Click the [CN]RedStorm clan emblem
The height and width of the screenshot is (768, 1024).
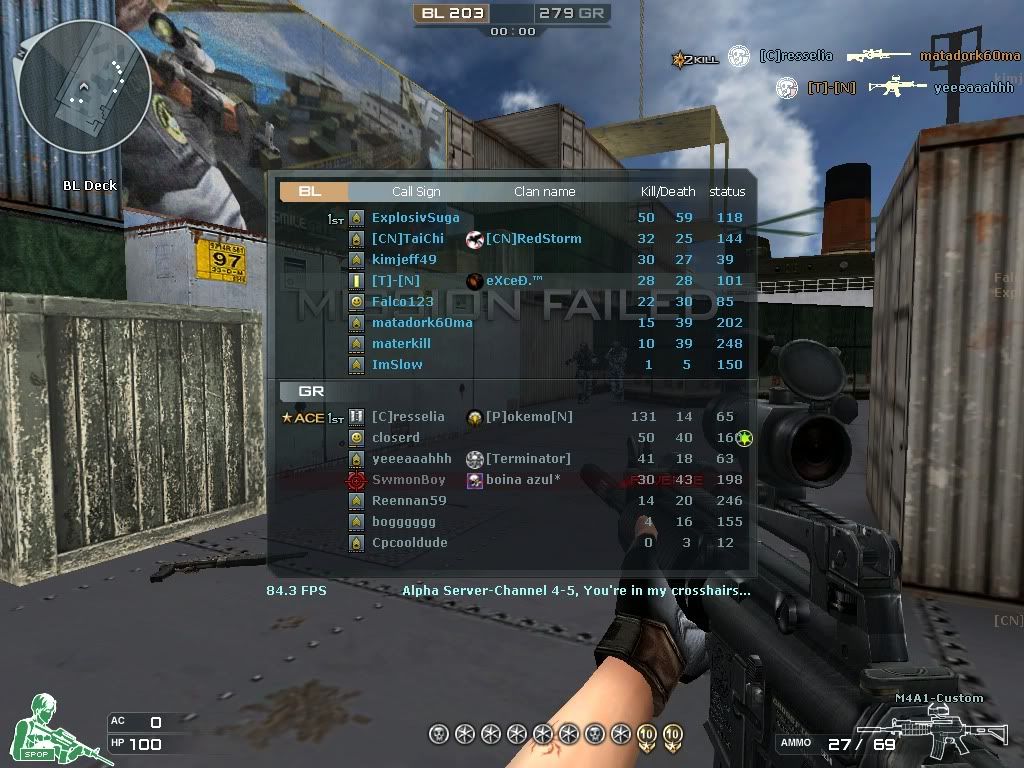475,239
